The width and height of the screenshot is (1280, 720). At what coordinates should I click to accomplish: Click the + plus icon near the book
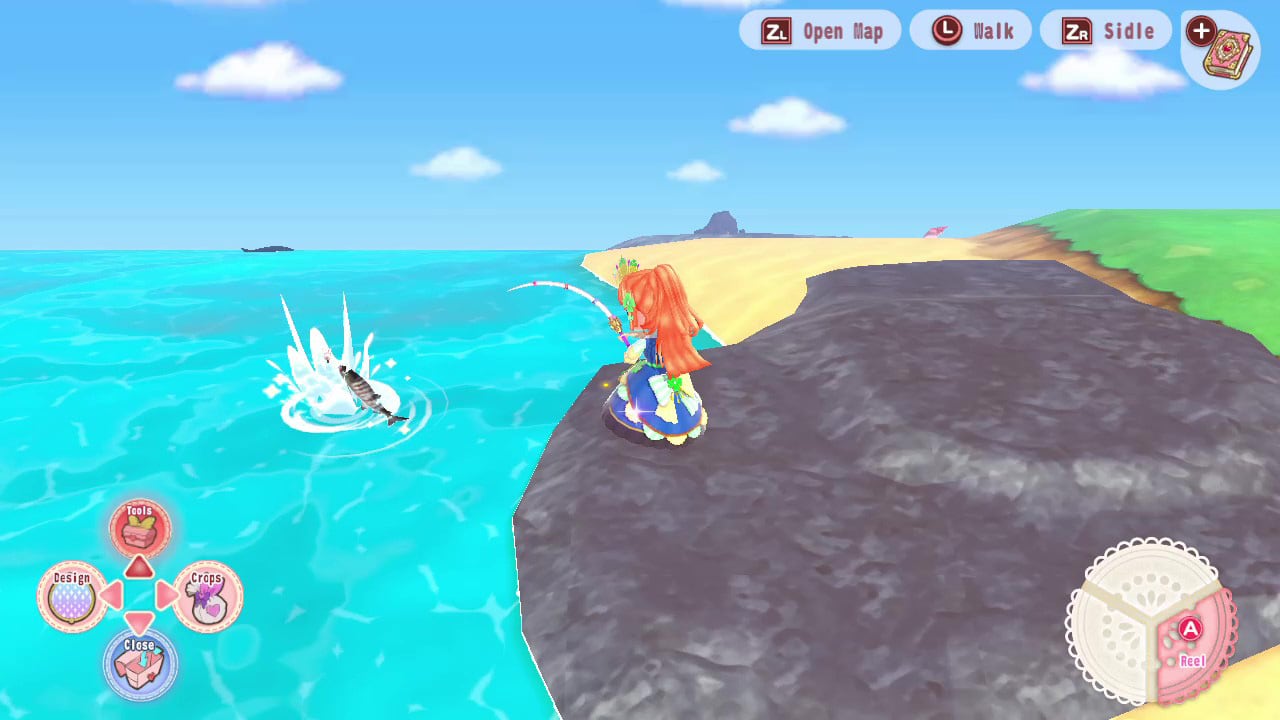(1199, 31)
